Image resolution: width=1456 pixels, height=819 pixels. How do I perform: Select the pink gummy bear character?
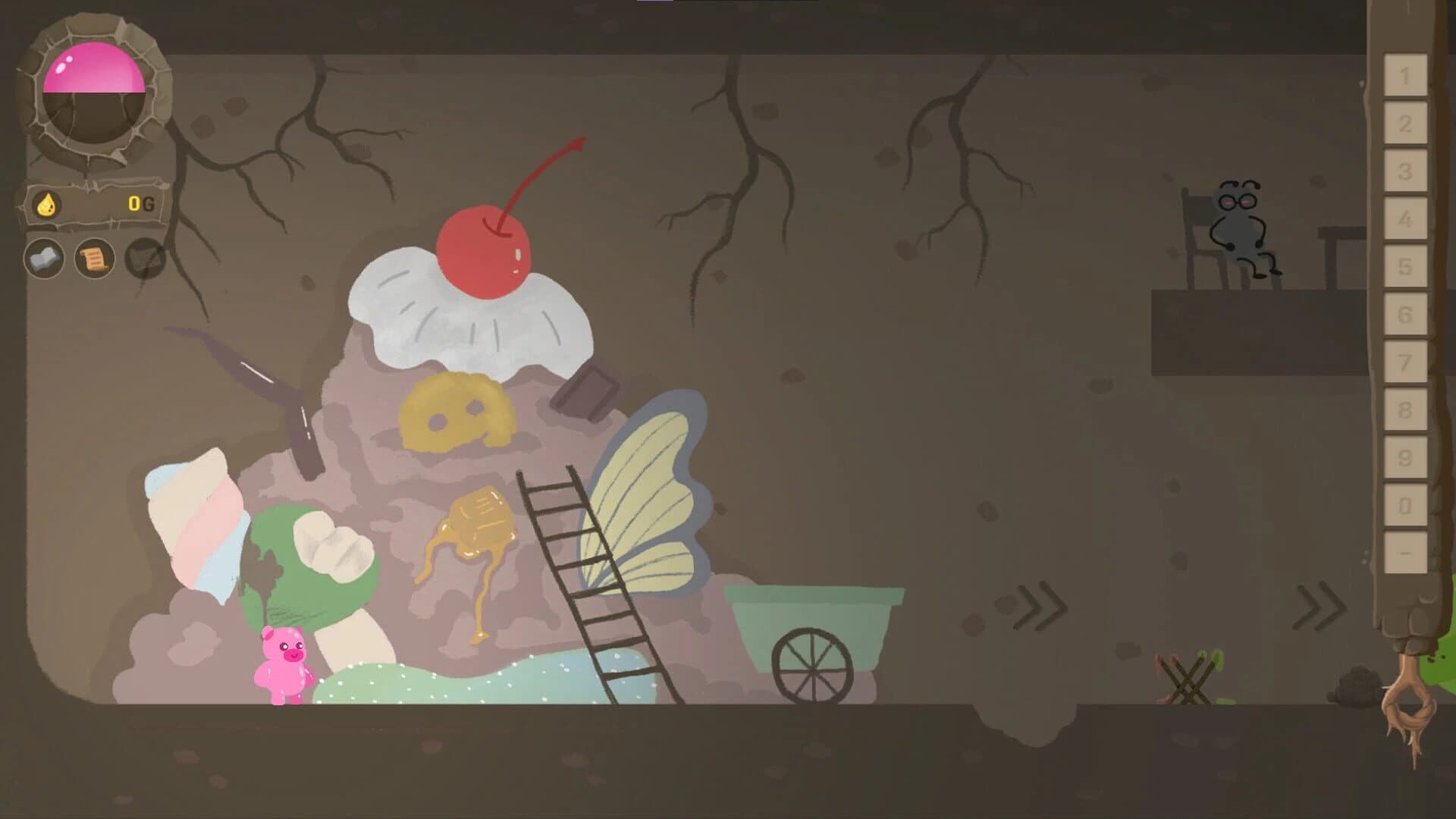(284, 660)
